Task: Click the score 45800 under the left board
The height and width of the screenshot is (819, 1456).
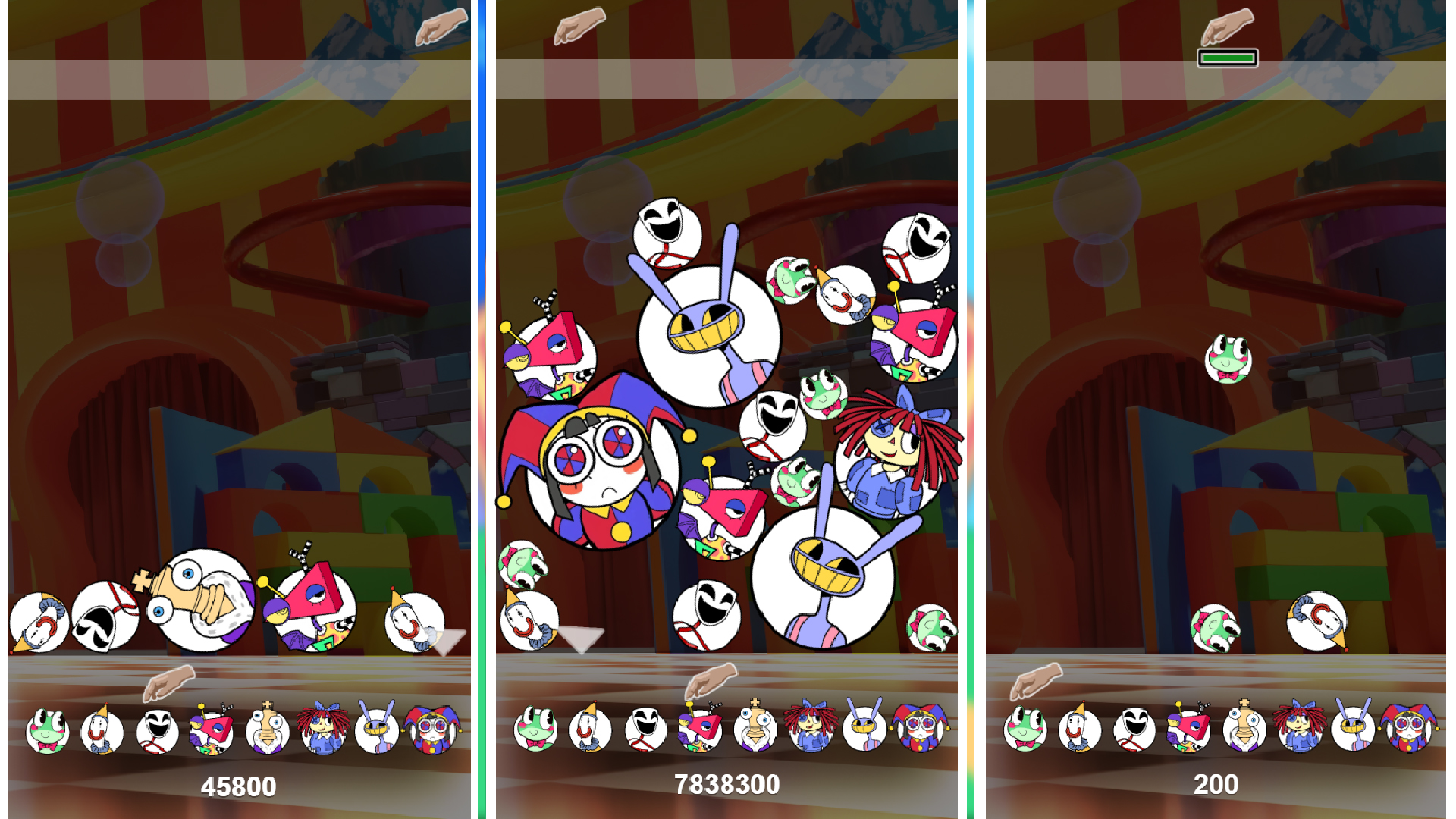Action: [237, 786]
